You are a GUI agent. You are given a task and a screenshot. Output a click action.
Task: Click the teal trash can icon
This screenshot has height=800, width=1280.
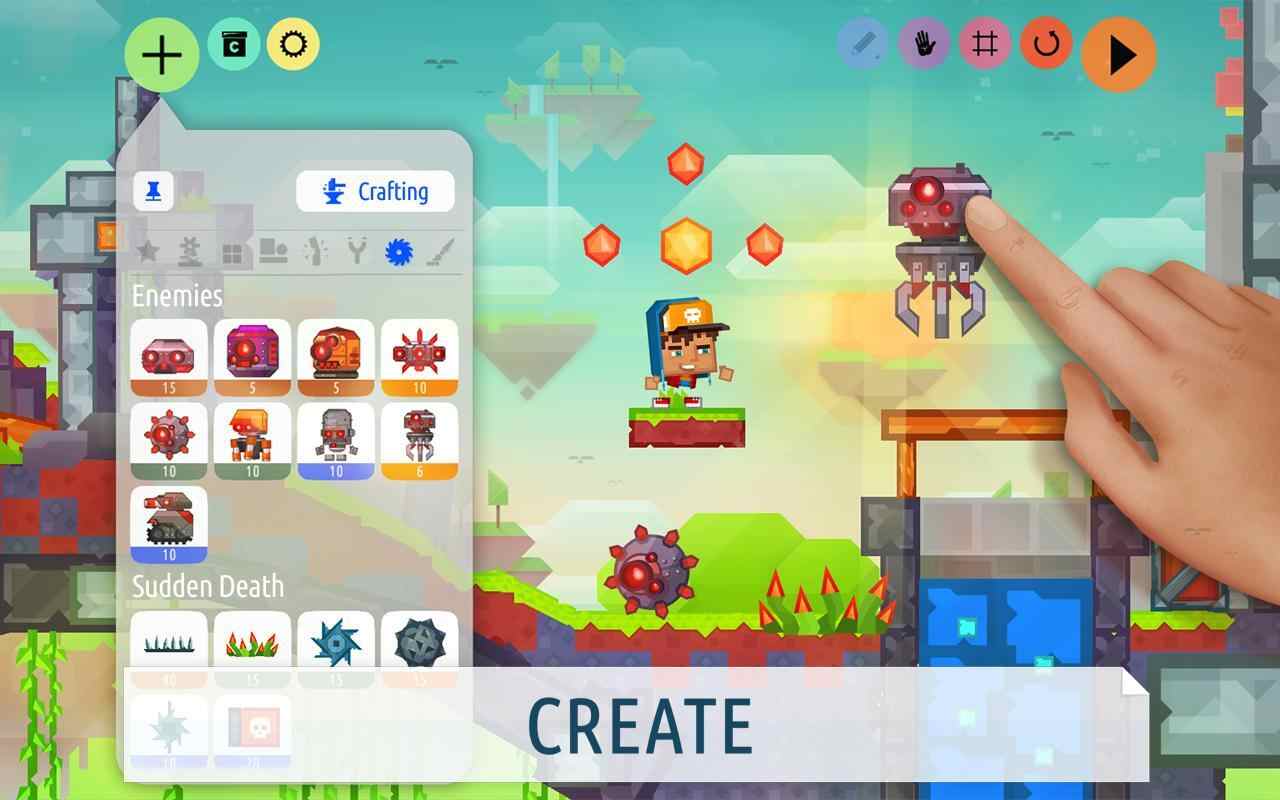click(233, 43)
